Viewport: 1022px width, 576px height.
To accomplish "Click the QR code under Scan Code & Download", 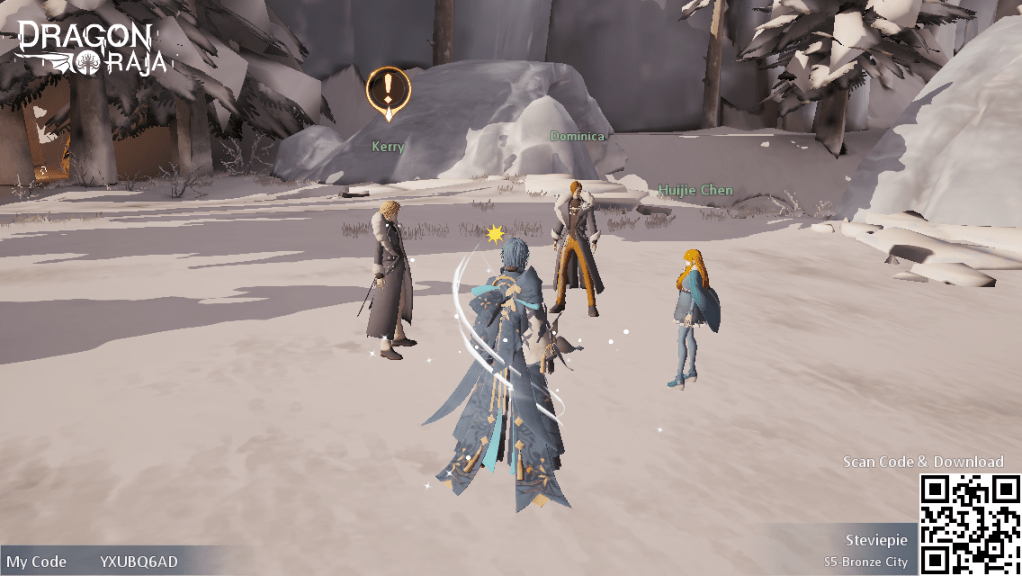I will tap(969, 524).
